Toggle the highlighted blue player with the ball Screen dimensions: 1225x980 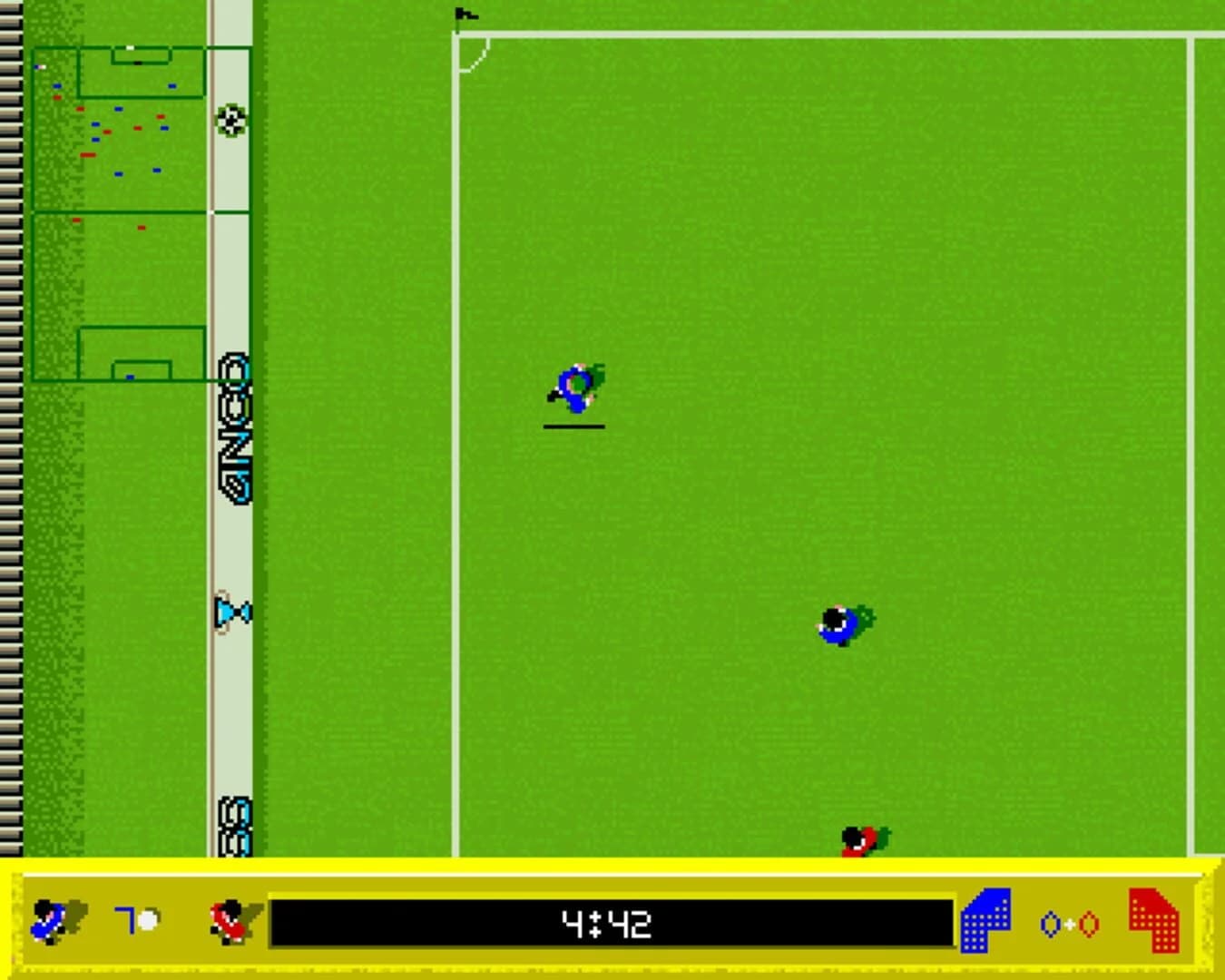coord(575,388)
